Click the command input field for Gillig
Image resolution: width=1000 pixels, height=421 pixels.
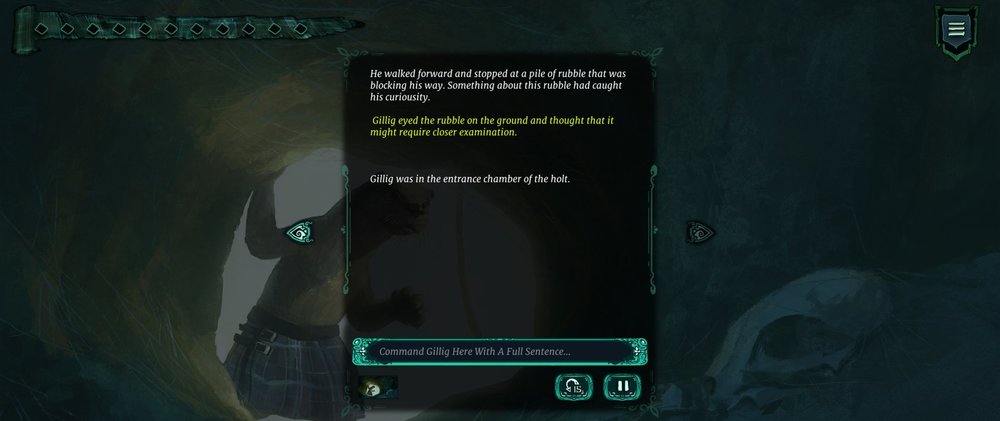click(x=499, y=351)
